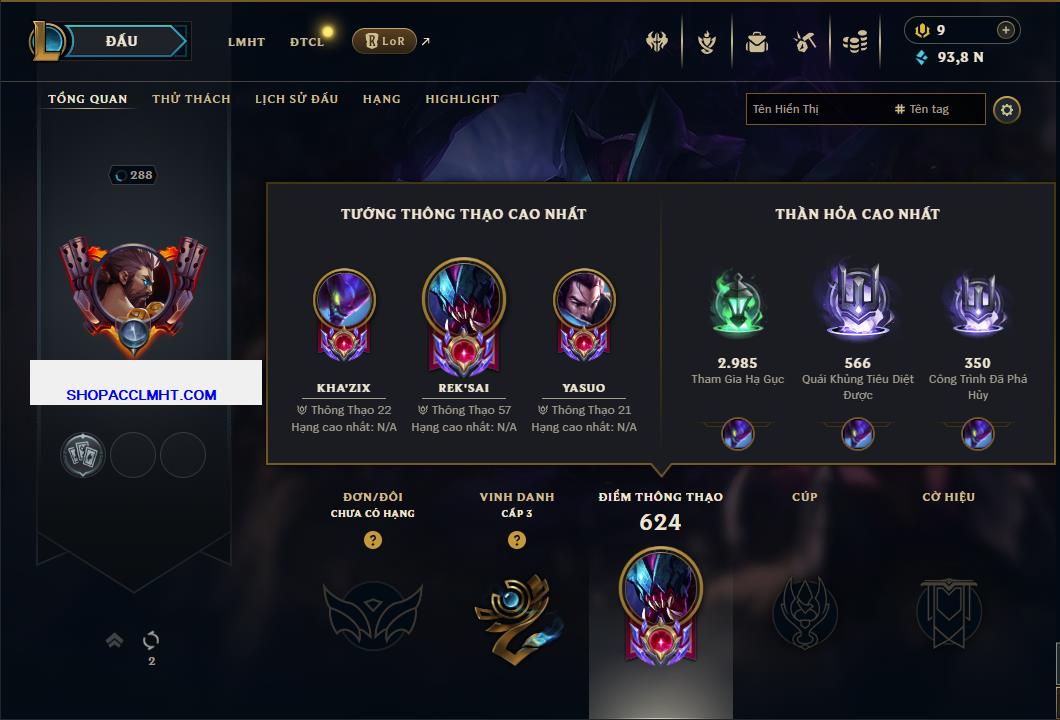Launch the LoR game button
The height and width of the screenshot is (720, 1060).
click(x=384, y=41)
